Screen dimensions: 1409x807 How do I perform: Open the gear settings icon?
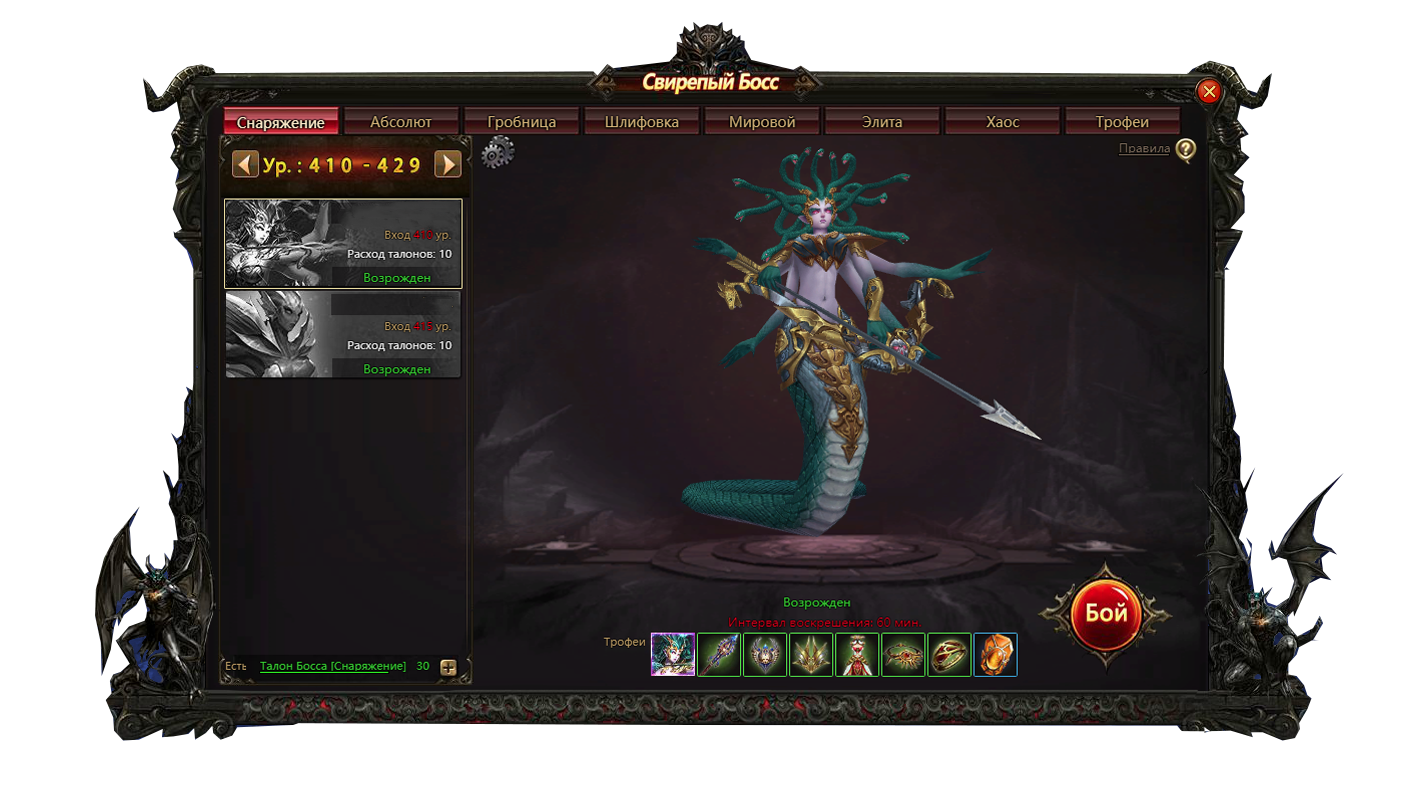point(497,153)
